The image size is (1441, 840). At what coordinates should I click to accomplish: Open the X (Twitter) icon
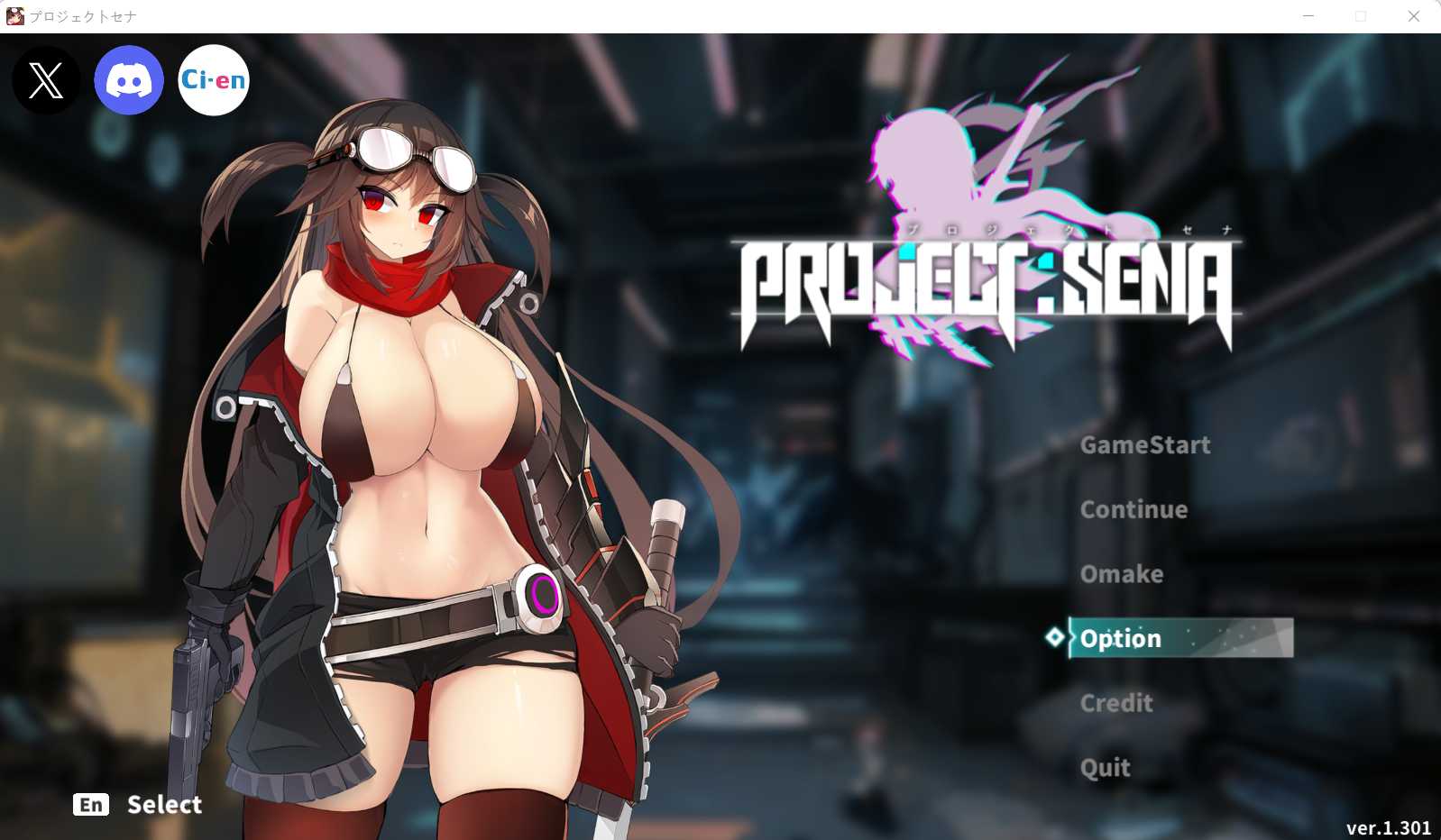pyautogui.click(x=44, y=81)
